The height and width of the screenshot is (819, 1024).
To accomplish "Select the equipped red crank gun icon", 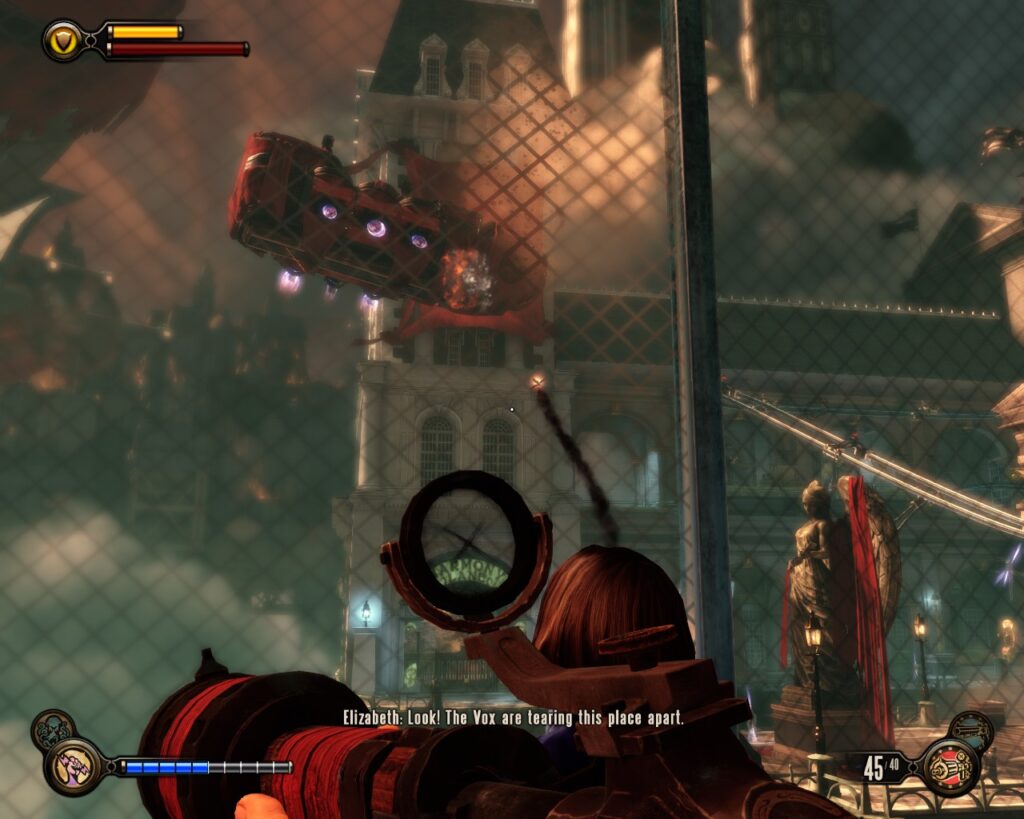I will (949, 766).
